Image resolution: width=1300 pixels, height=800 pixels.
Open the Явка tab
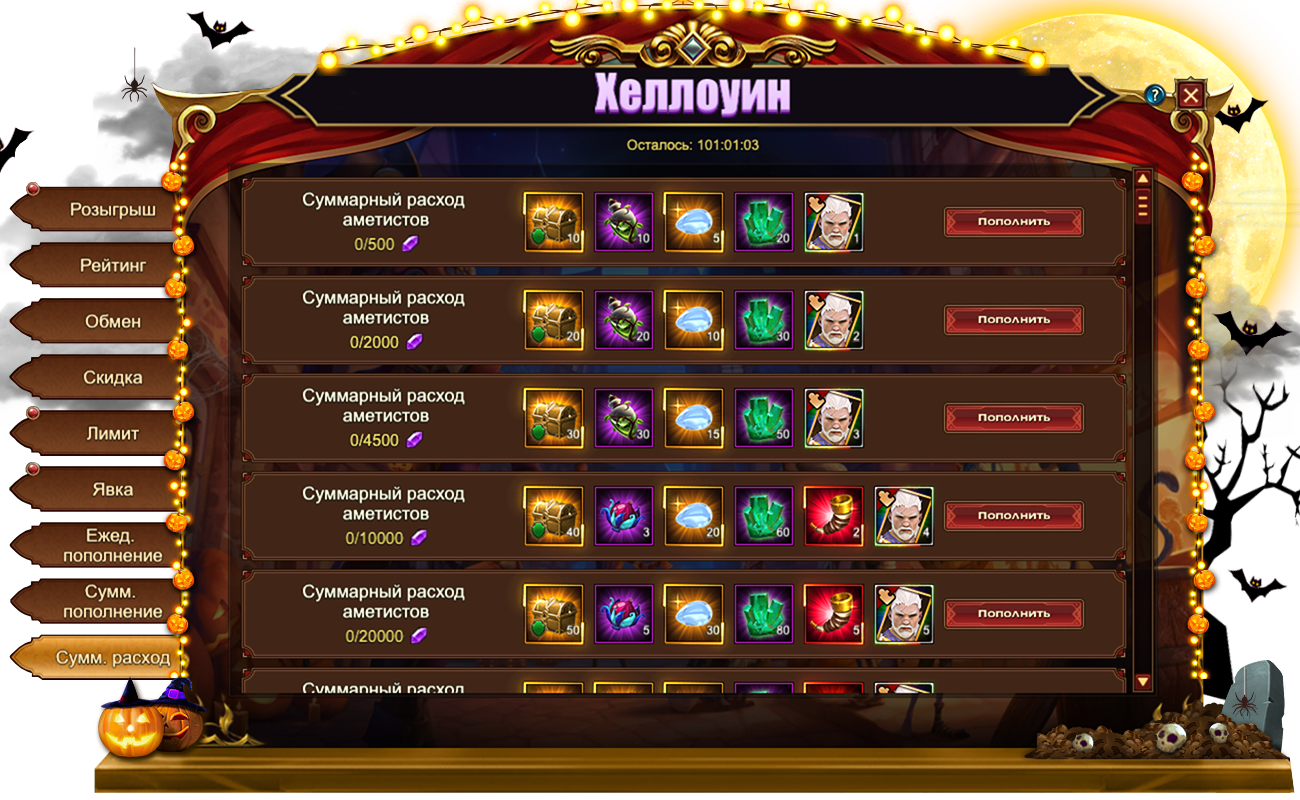(98, 490)
